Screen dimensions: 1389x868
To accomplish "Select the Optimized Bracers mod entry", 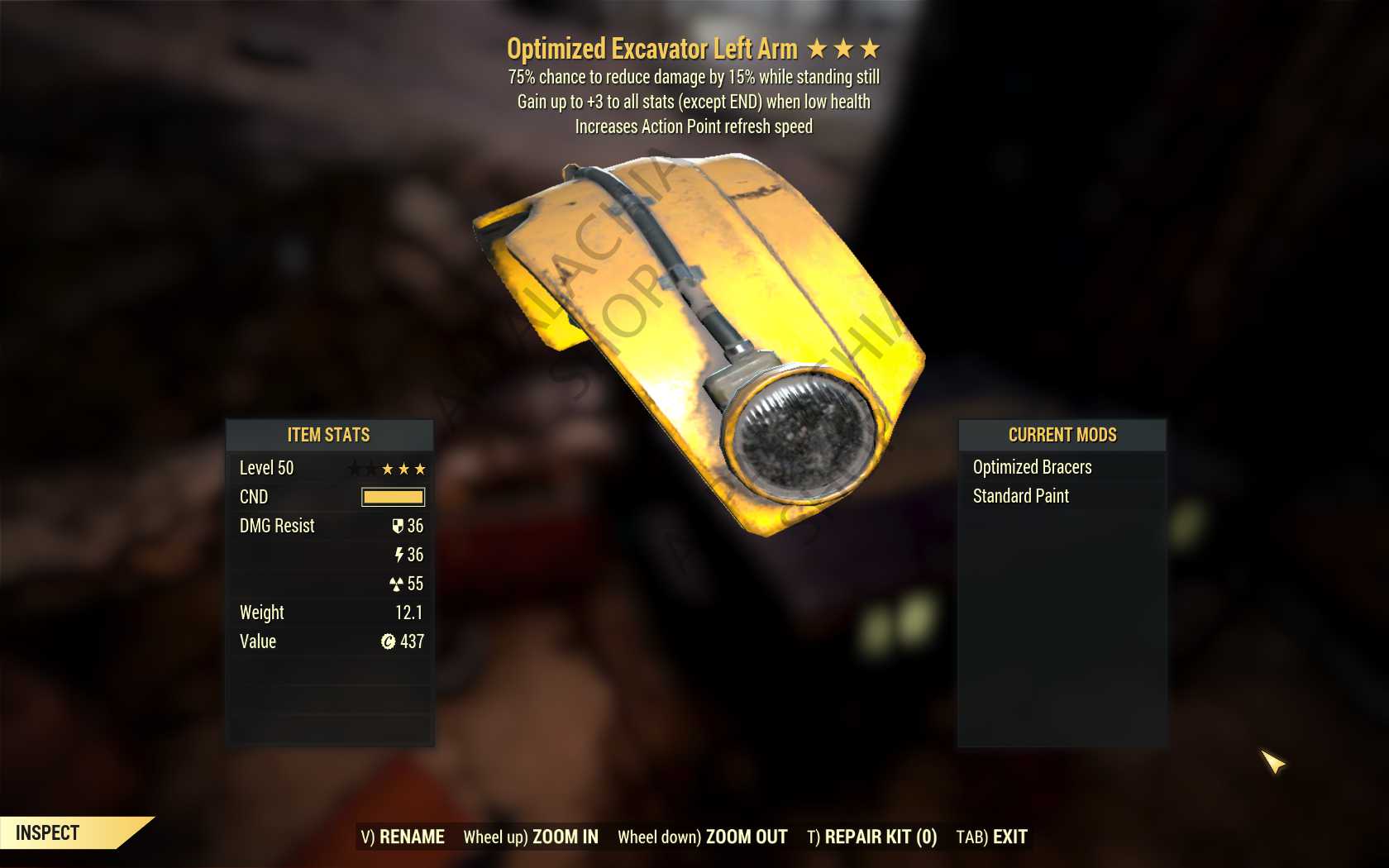I will coord(1032,467).
